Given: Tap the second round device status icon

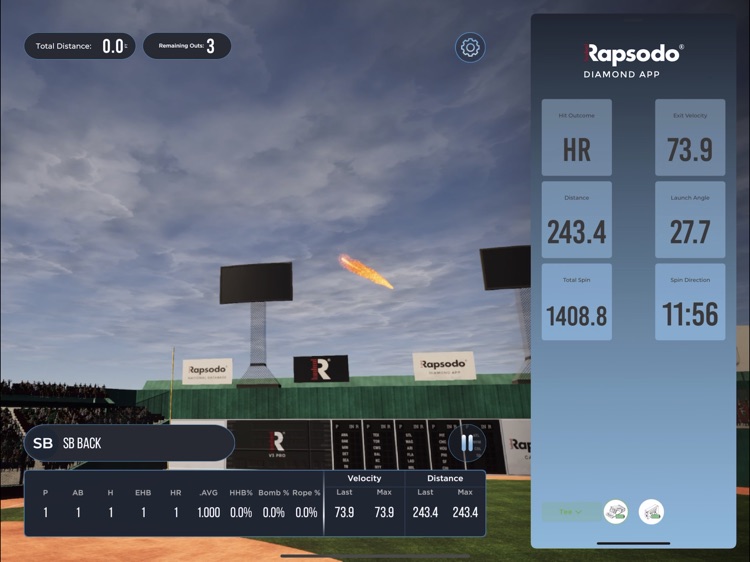Looking at the screenshot, I should point(651,512).
